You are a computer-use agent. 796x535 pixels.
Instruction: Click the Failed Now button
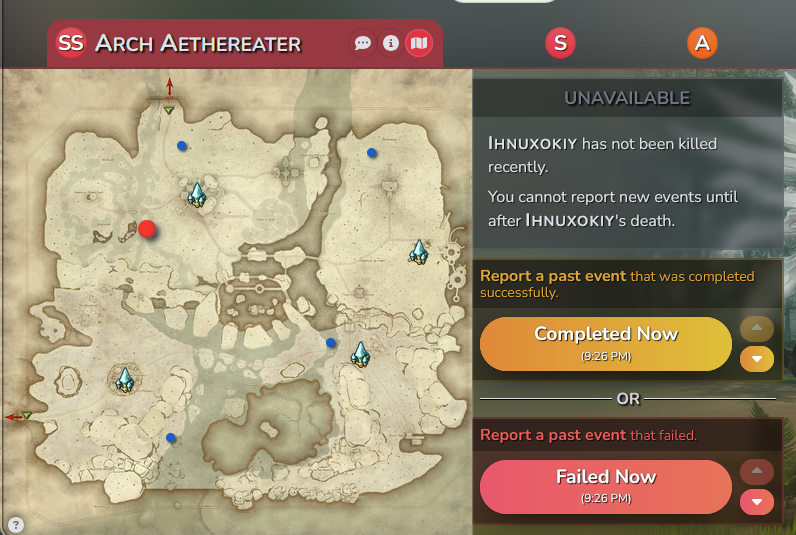[606, 486]
